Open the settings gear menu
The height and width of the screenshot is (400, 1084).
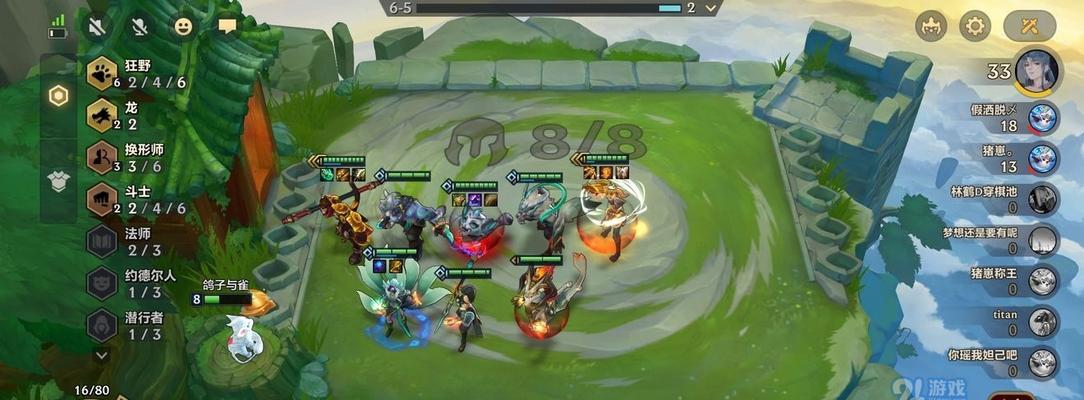[x=975, y=27]
